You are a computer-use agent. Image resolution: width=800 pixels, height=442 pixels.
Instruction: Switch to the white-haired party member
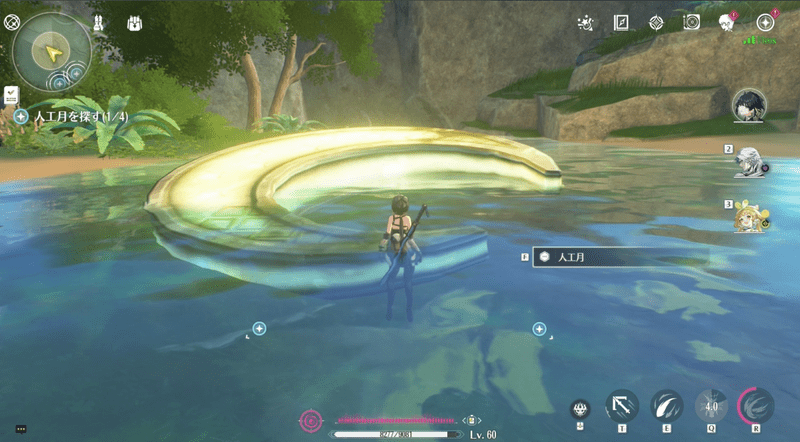tap(751, 161)
